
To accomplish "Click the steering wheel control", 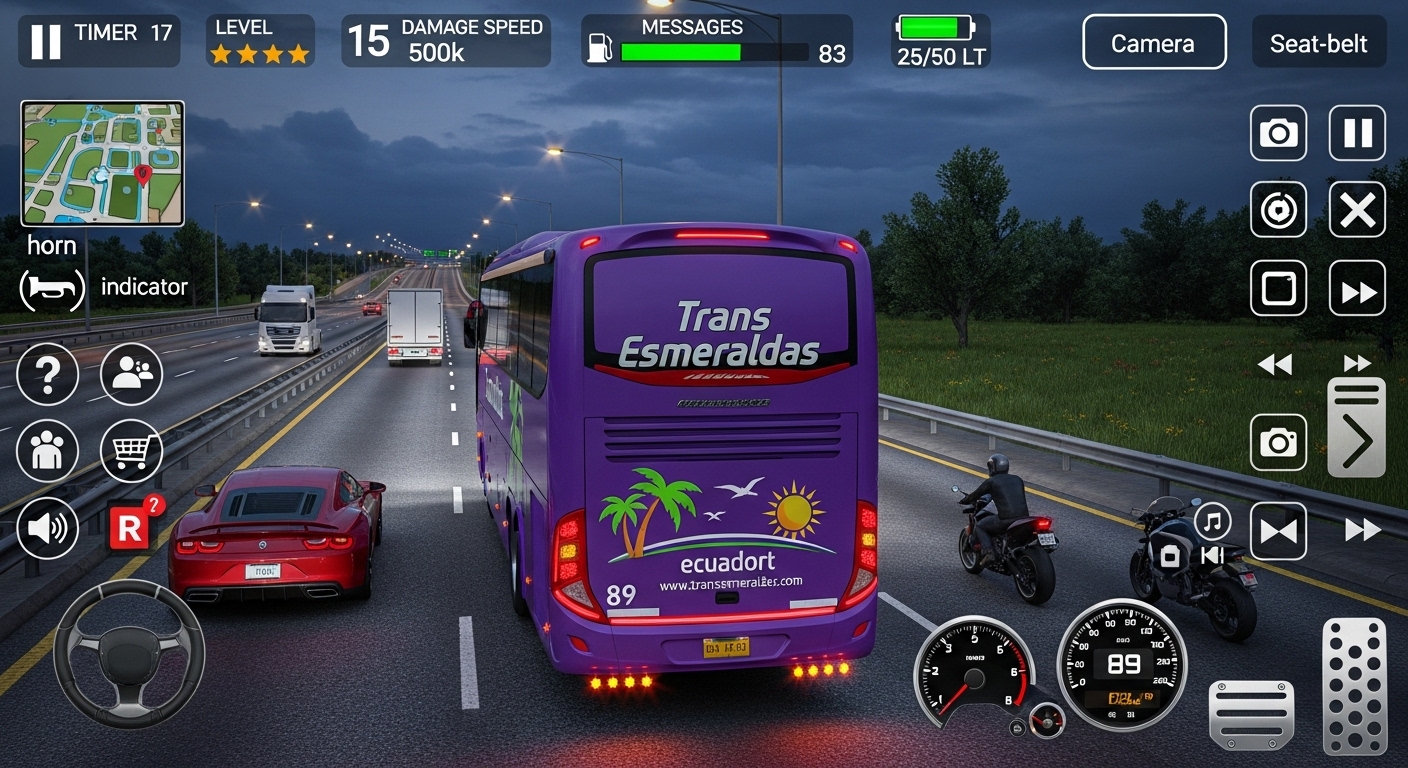I will (128, 653).
